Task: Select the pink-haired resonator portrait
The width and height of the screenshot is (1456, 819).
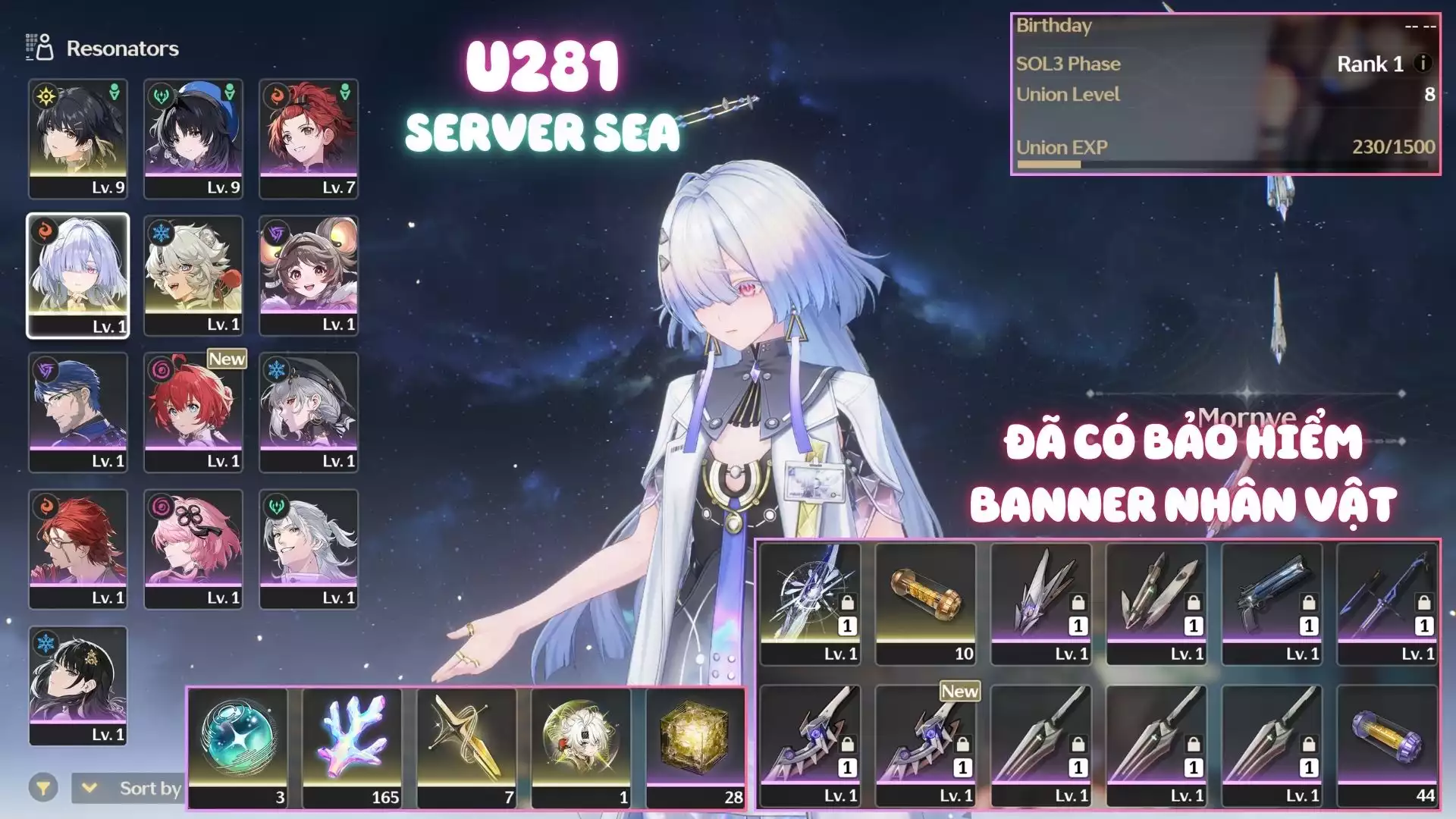Action: pos(193,548)
